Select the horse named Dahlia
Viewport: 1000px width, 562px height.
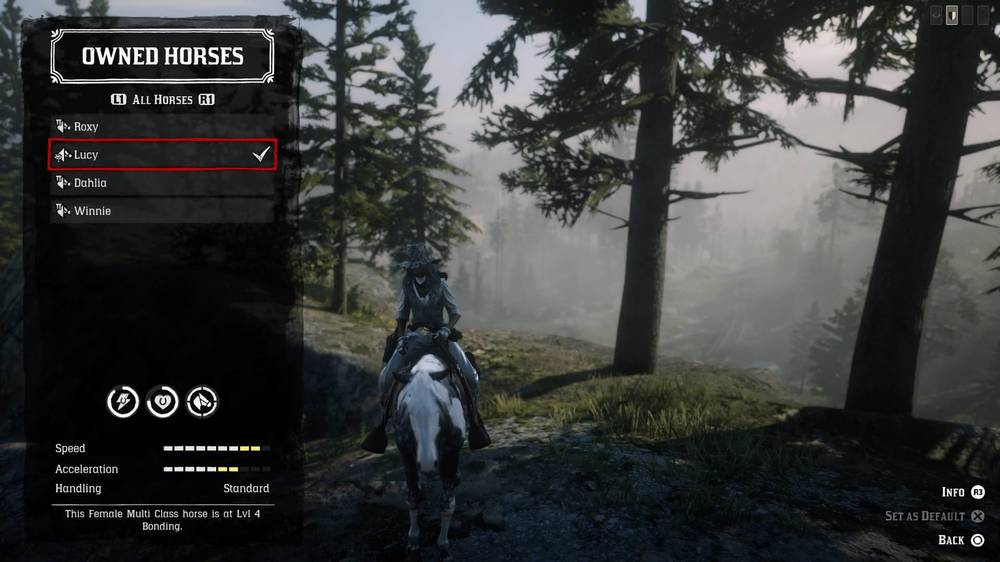[162, 183]
